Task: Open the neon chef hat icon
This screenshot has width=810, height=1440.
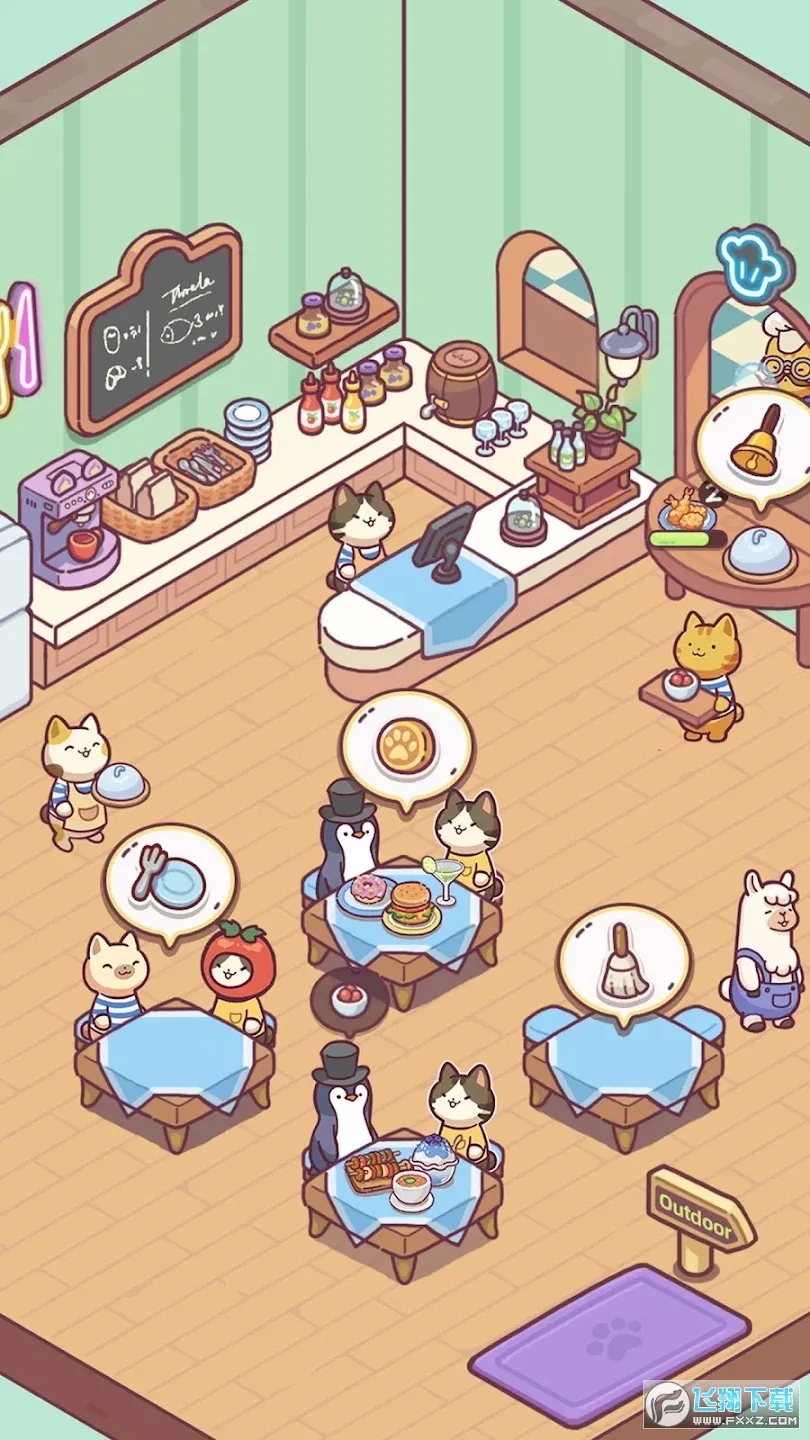Action: pos(754,263)
